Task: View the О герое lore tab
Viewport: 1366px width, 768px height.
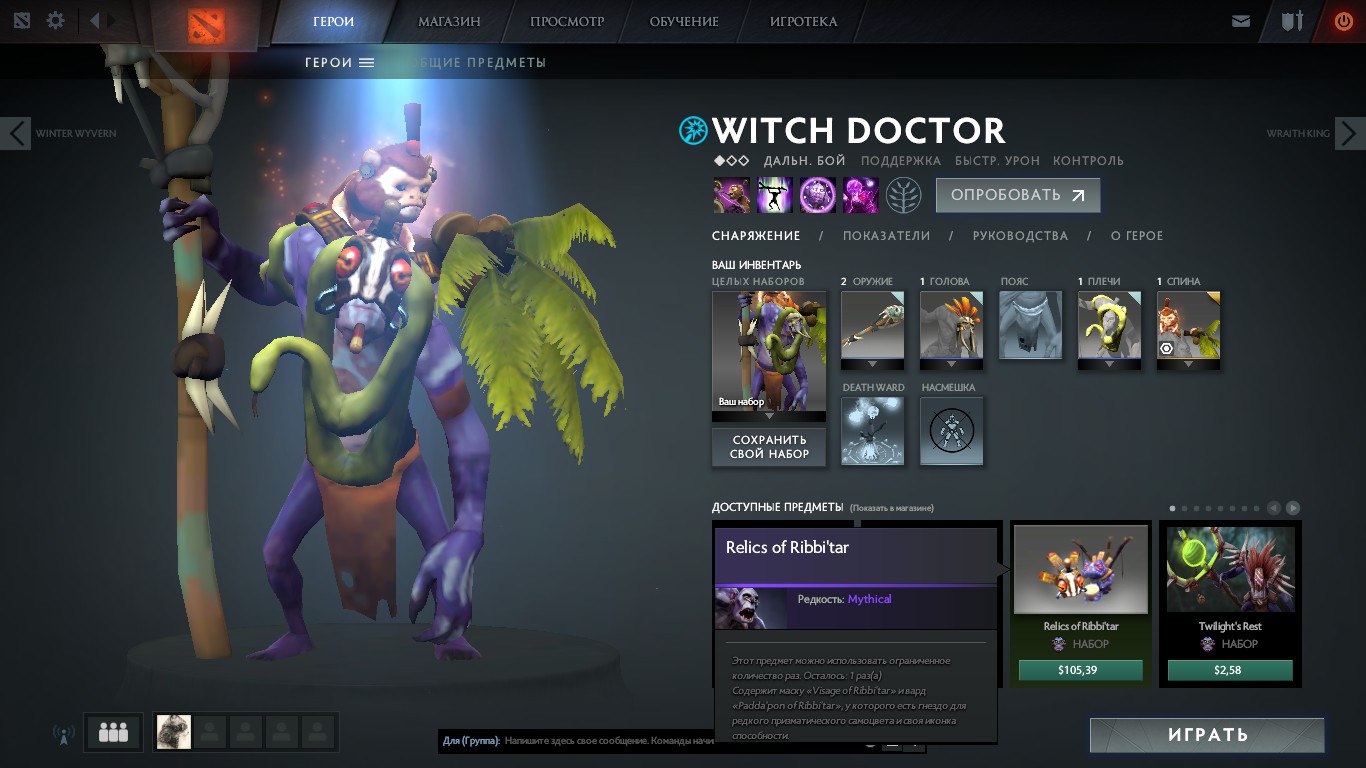Action: [1137, 236]
